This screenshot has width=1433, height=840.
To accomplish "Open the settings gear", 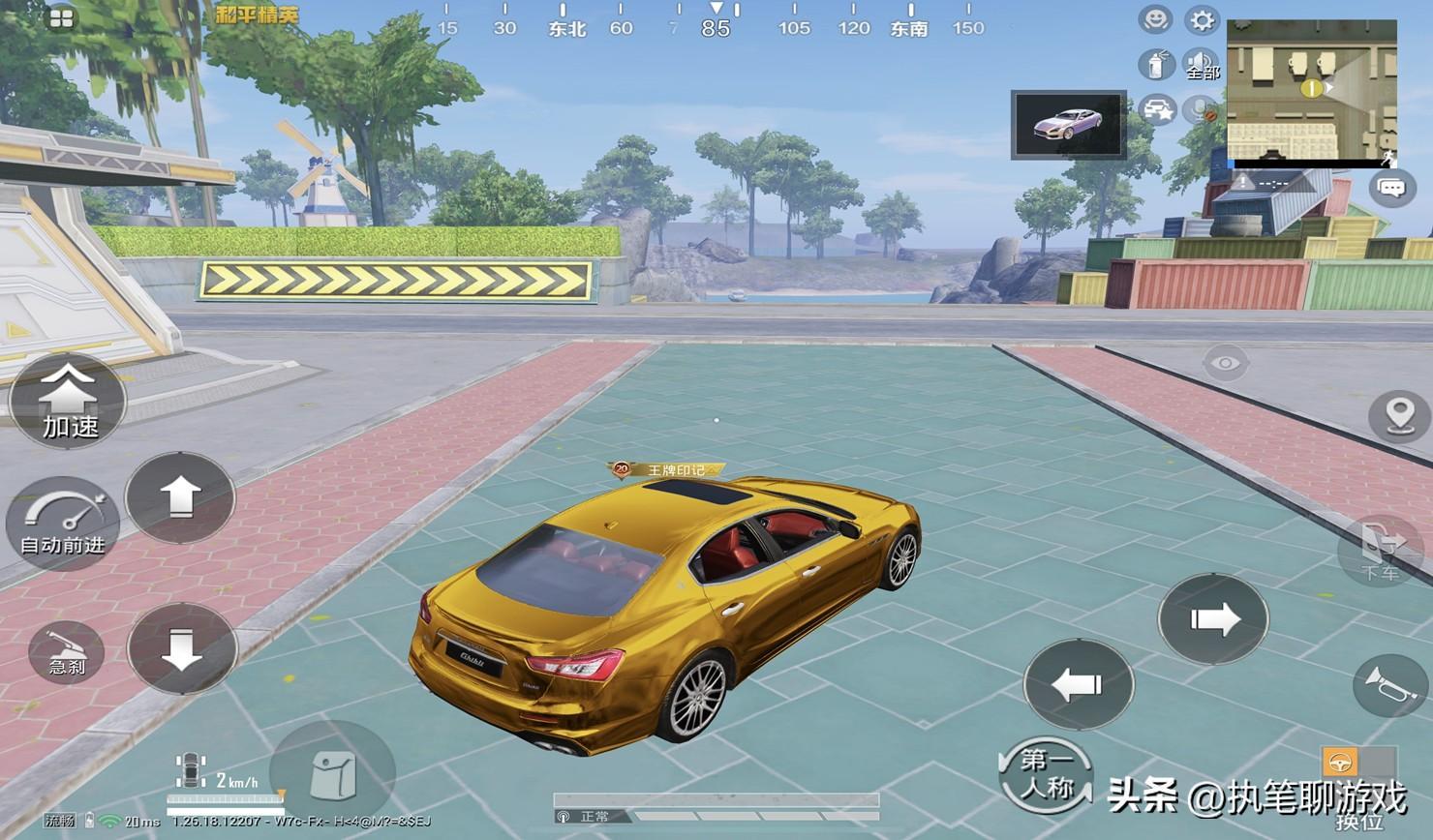I will (1202, 20).
